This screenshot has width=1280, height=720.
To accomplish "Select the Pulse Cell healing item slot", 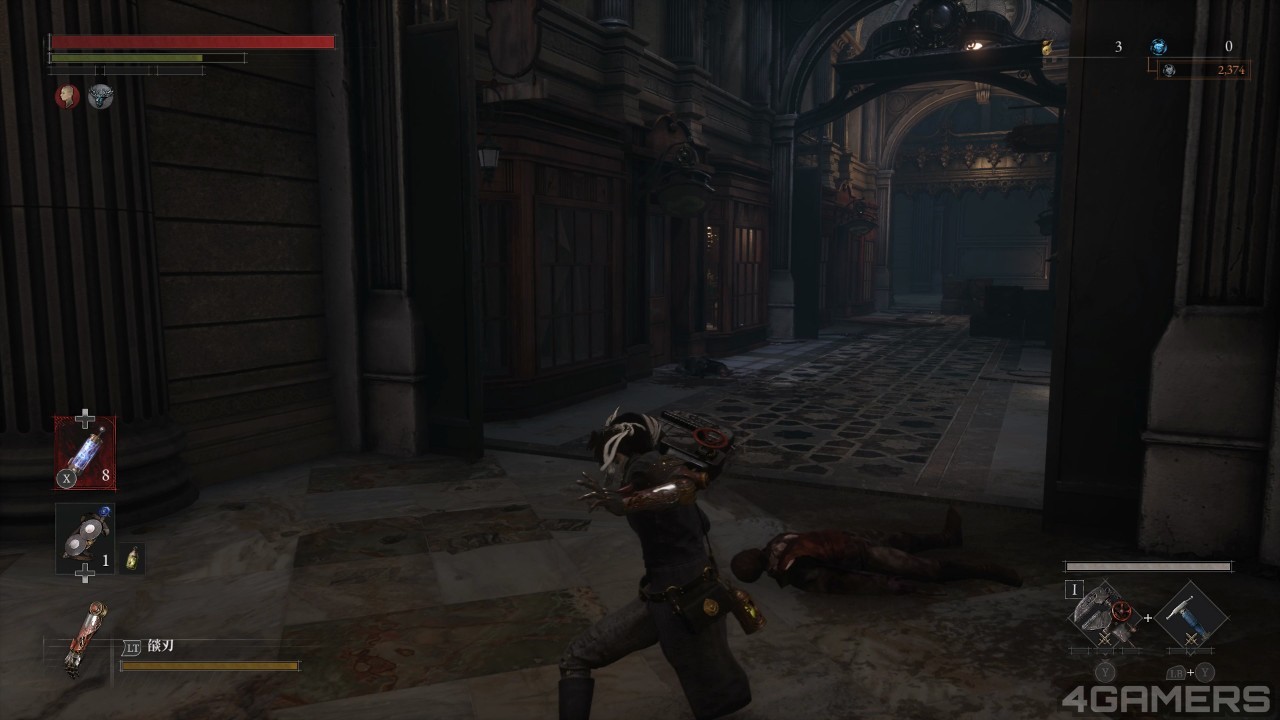I will pos(85,453).
